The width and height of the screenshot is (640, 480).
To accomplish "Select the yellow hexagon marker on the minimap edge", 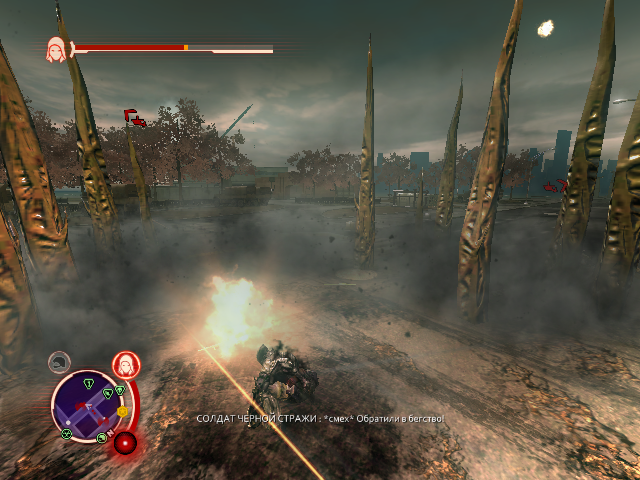I will [122, 411].
